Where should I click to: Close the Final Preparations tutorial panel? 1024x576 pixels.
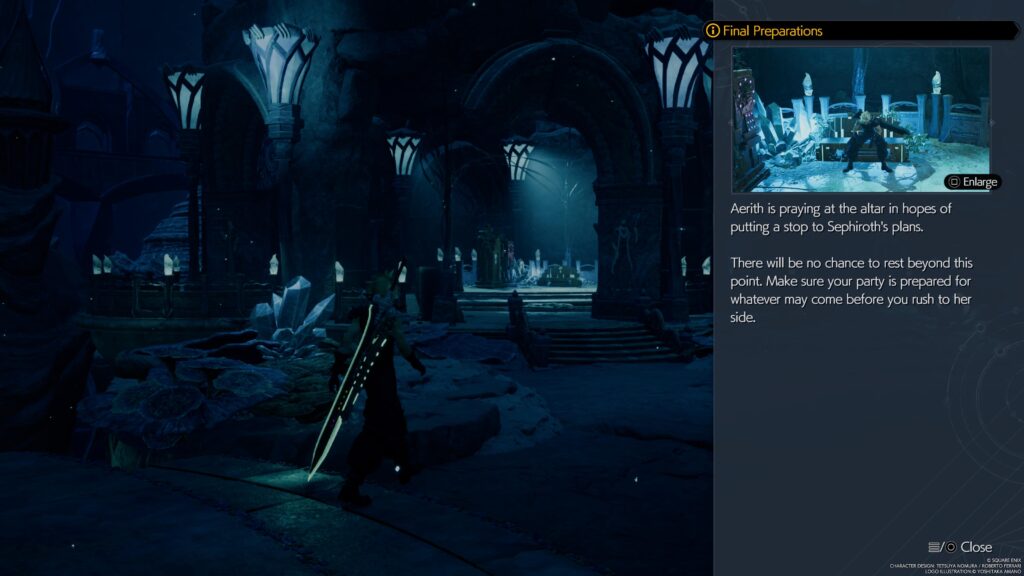click(x=962, y=547)
